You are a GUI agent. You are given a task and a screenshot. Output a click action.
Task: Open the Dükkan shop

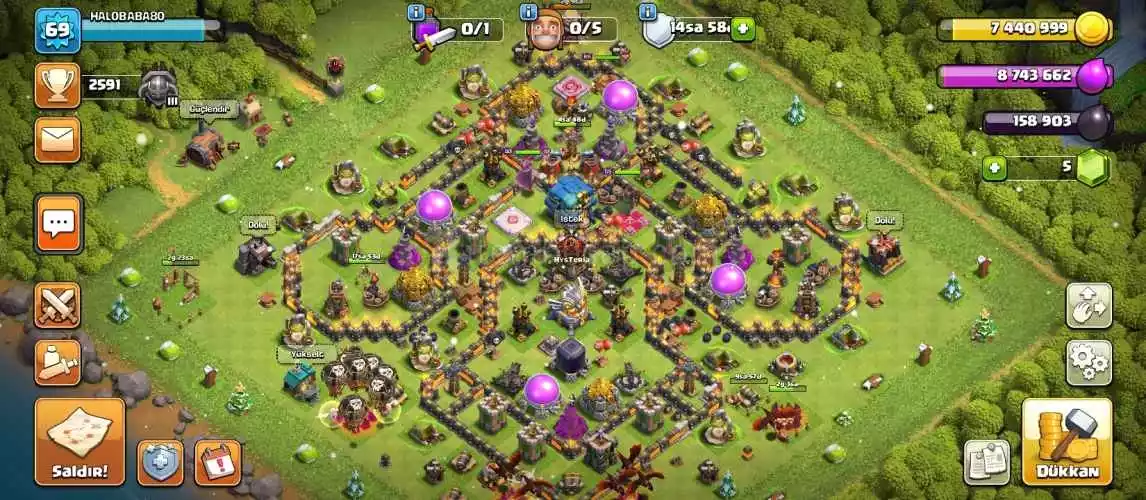[1066, 441]
